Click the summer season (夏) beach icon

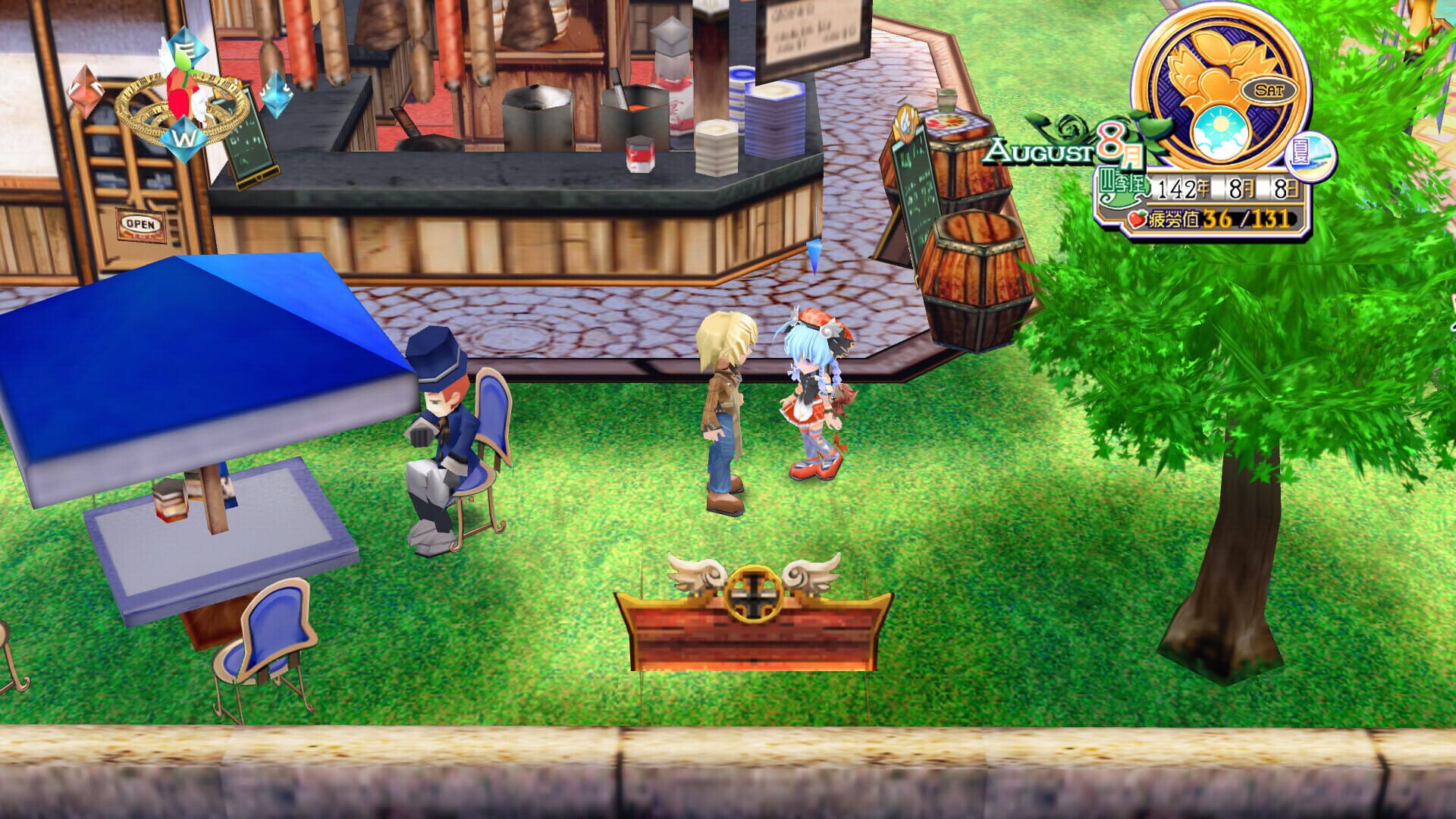(x=1310, y=155)
